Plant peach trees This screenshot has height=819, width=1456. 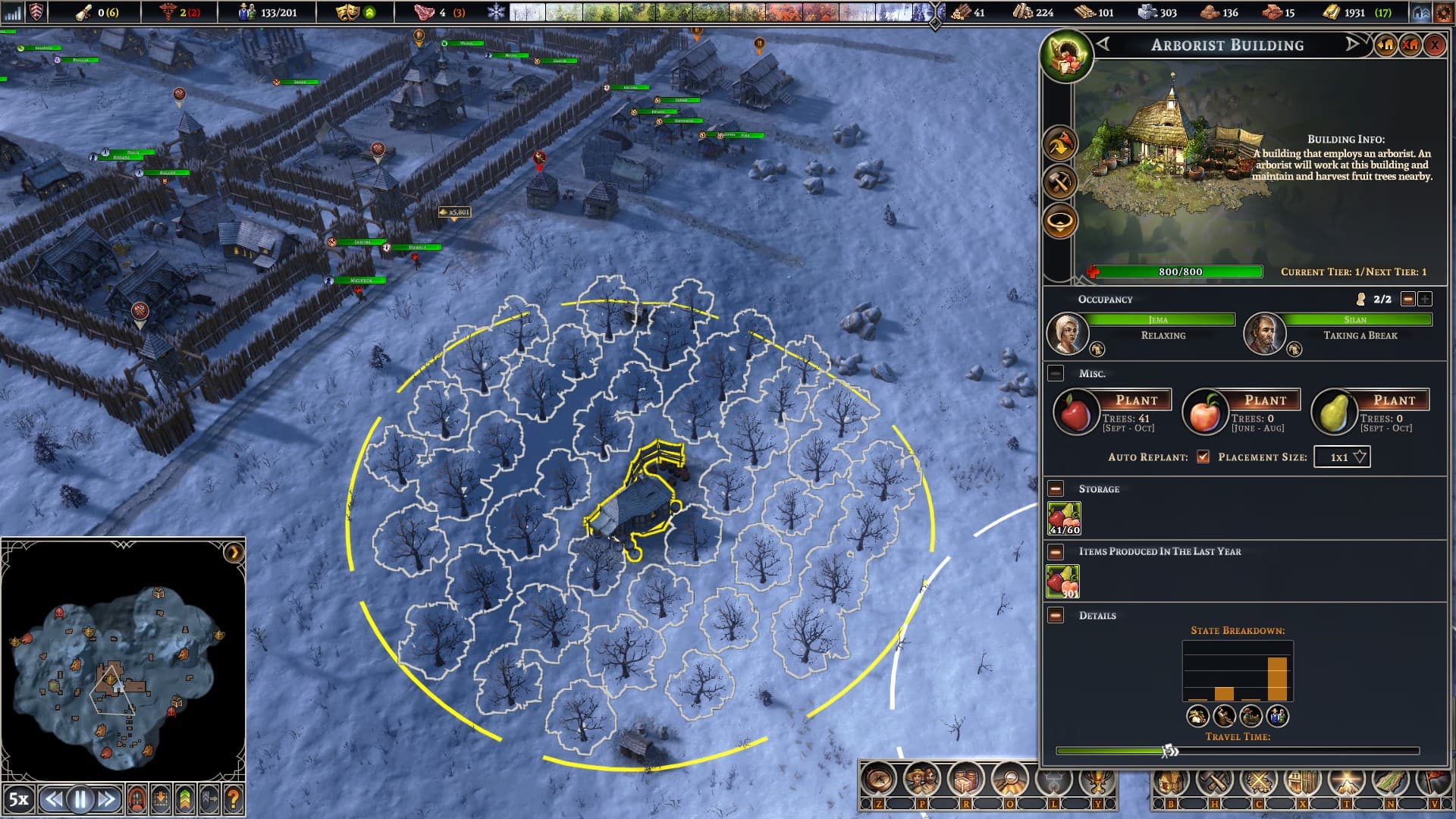click(1265, 400)
